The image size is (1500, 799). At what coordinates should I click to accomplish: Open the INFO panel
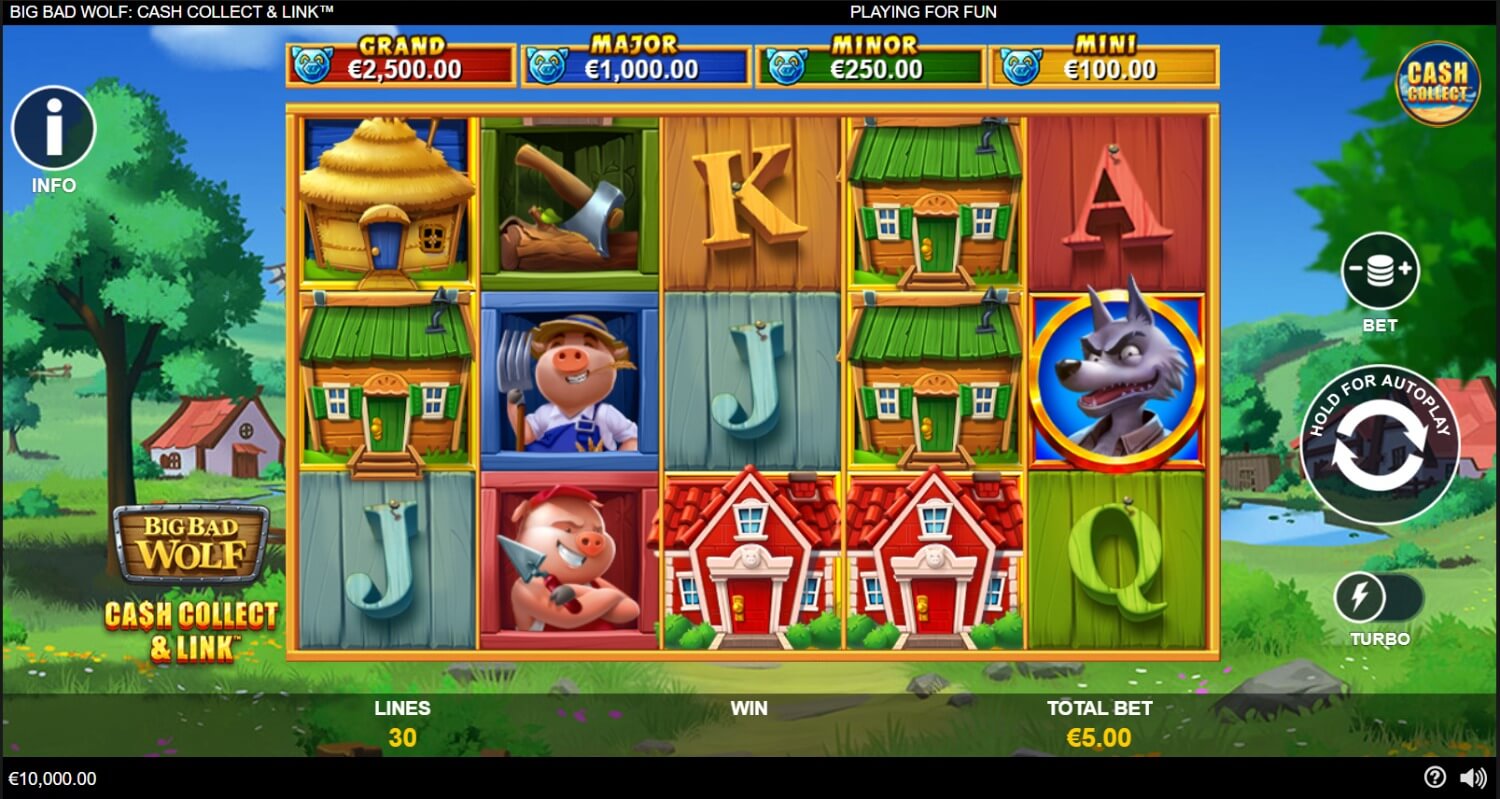(54, 128)
